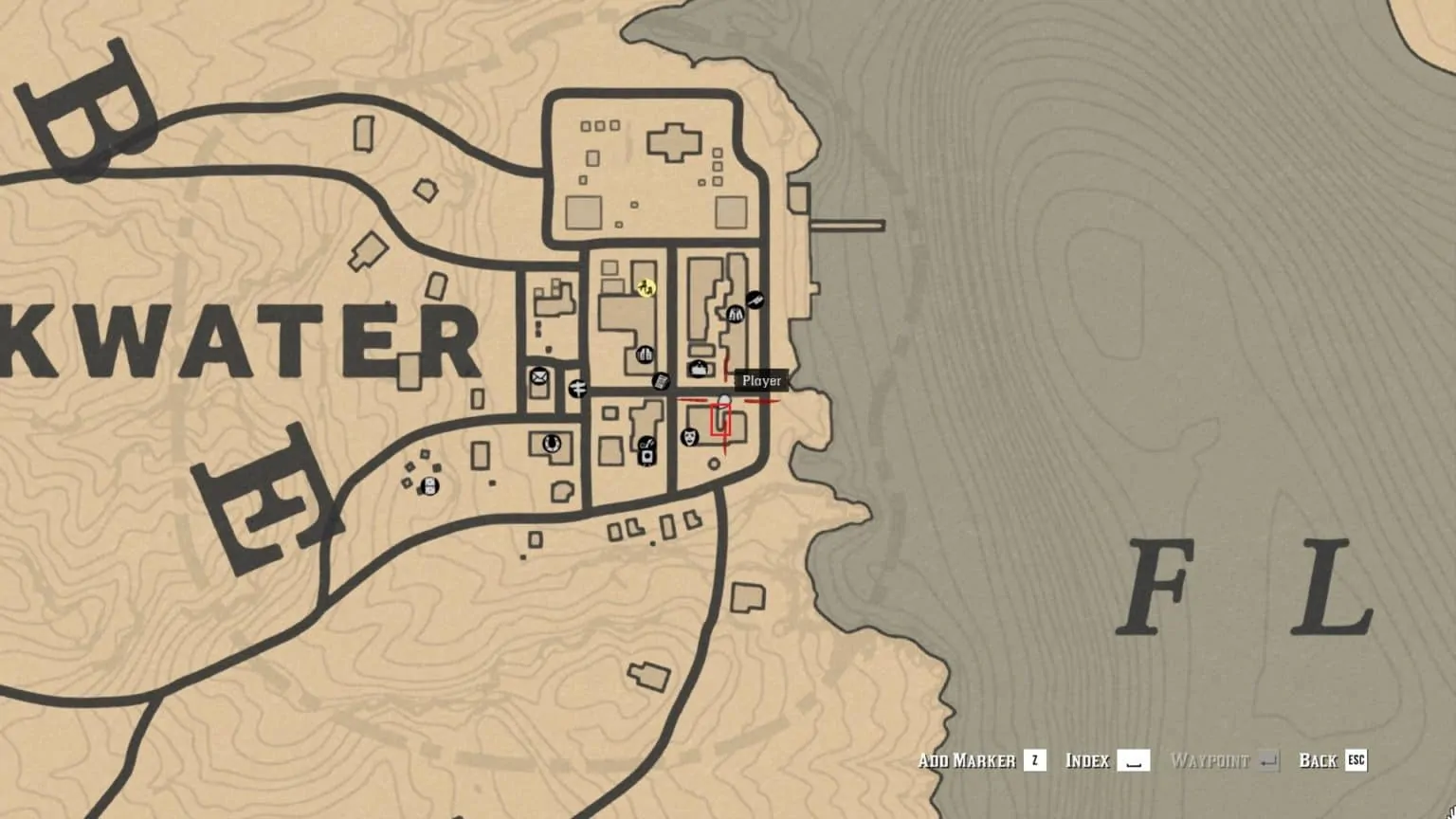The image size is (1456, 819).
Task: Click the yellow mission marker in Blackwater
Action: click(x=646, y=287)
